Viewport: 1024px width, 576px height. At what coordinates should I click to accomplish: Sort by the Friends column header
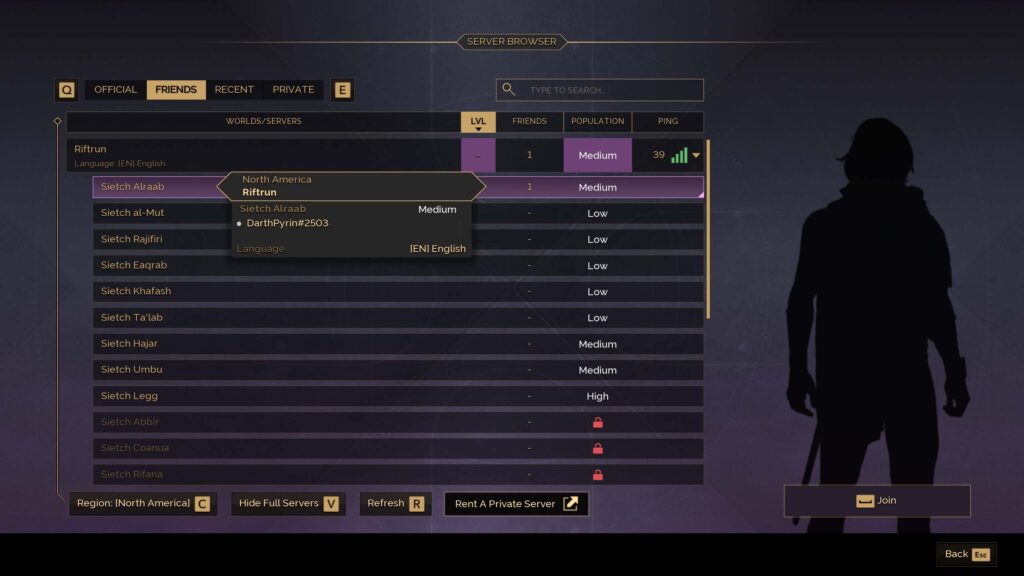(529, 122)
